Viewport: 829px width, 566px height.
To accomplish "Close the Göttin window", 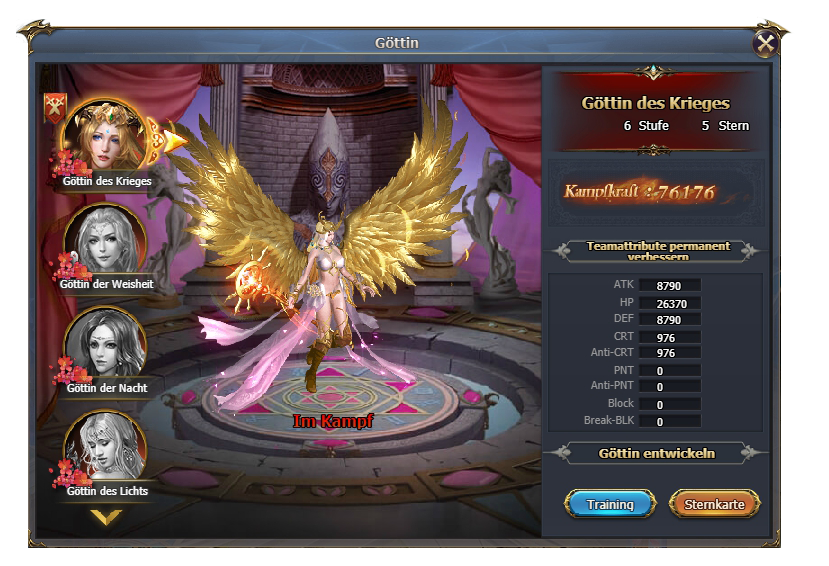I will pyautogui.click(x=765, y=43).
